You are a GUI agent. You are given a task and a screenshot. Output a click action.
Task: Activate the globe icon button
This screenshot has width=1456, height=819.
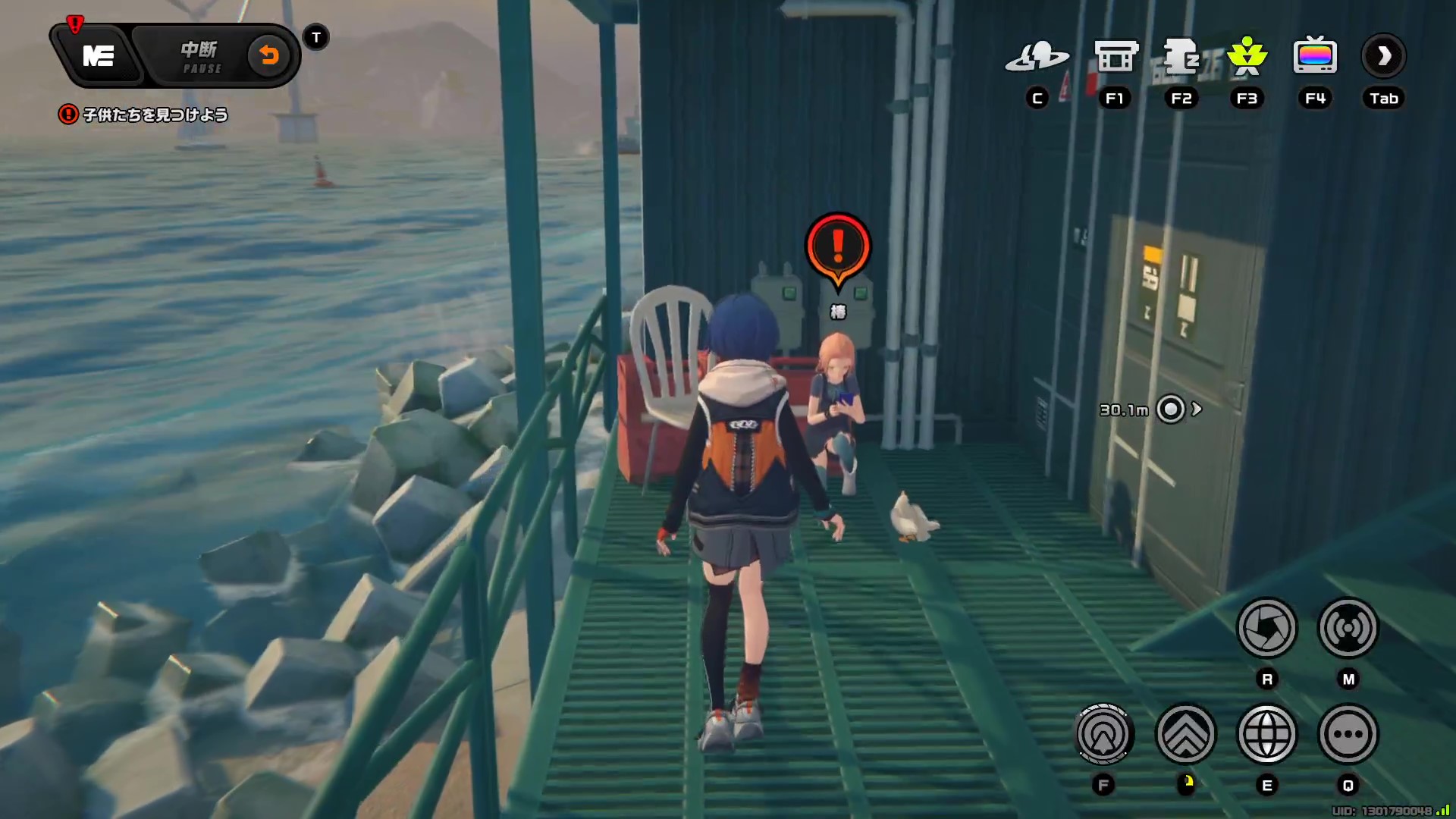coord(1266,734)
